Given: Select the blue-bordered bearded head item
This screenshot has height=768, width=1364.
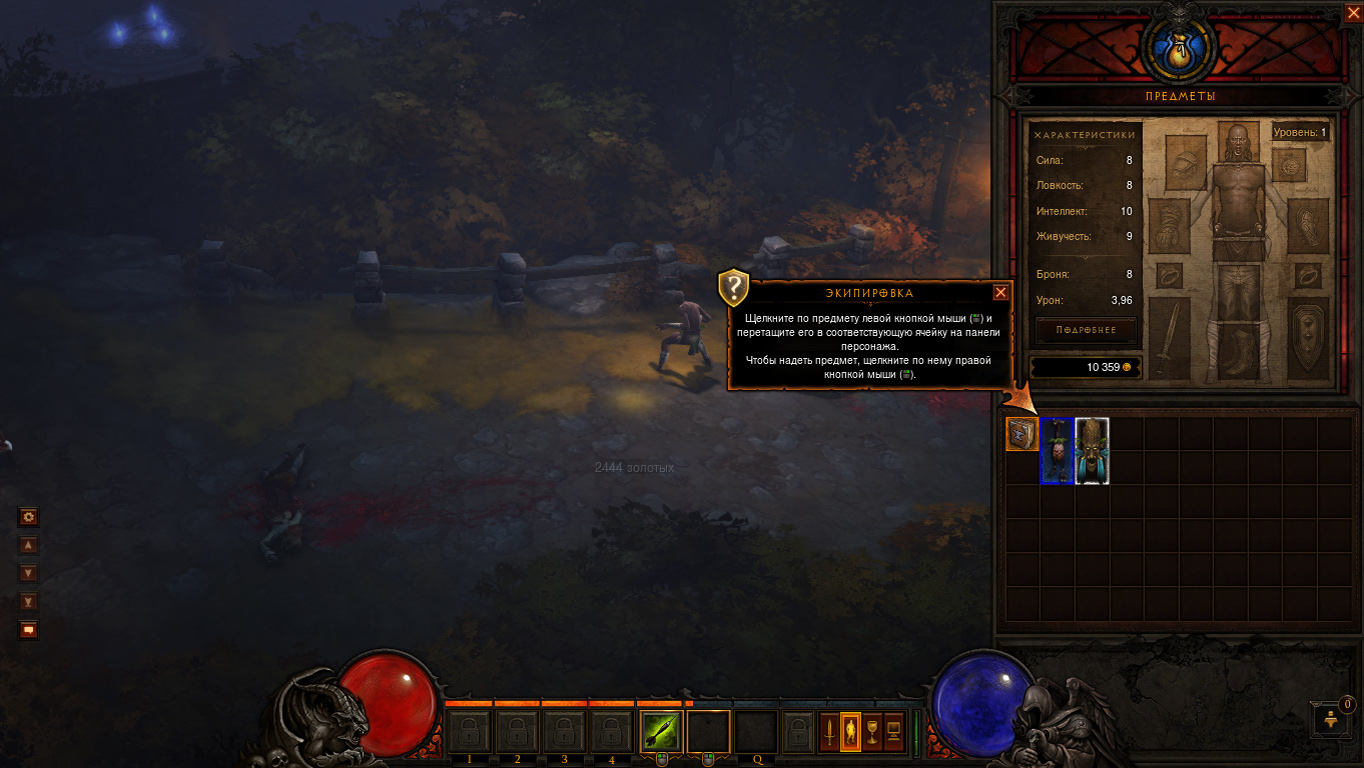Looking at the screenshot, I should (x=1057, y=451).
